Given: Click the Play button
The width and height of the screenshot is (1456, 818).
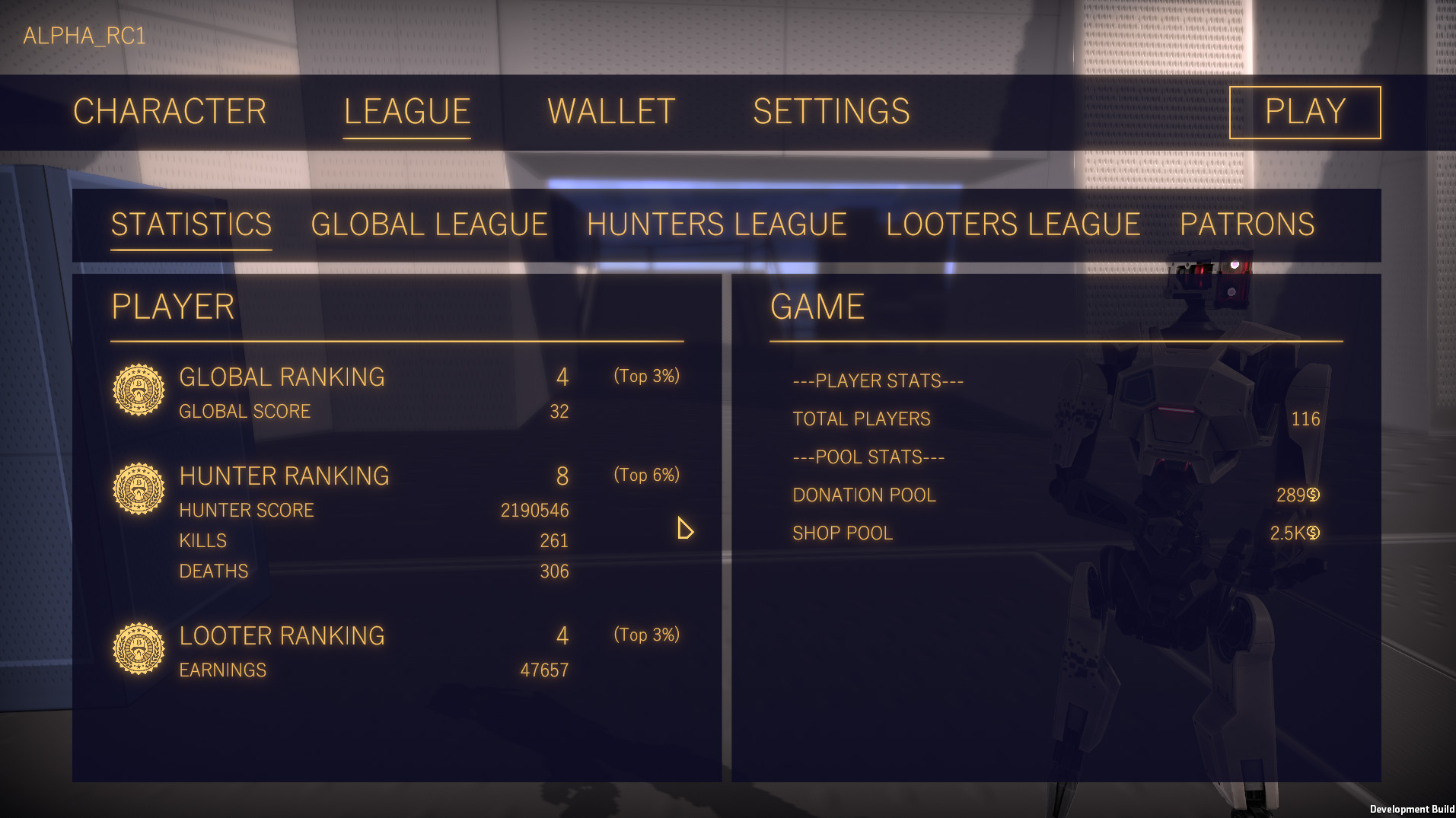Looking at the screenshot, I should click(1305, 112).
